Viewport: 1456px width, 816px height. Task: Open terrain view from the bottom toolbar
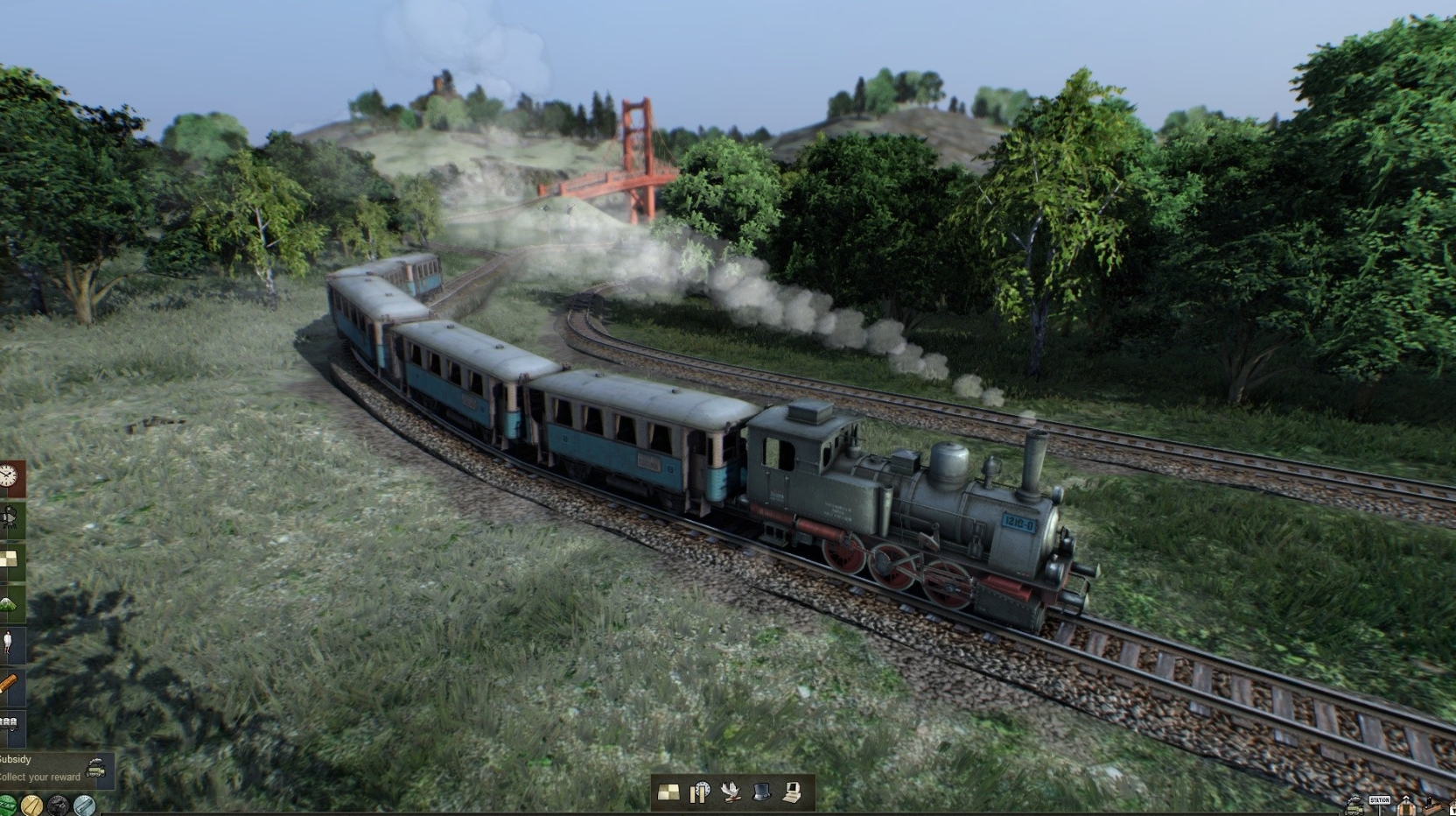[668, 793]
